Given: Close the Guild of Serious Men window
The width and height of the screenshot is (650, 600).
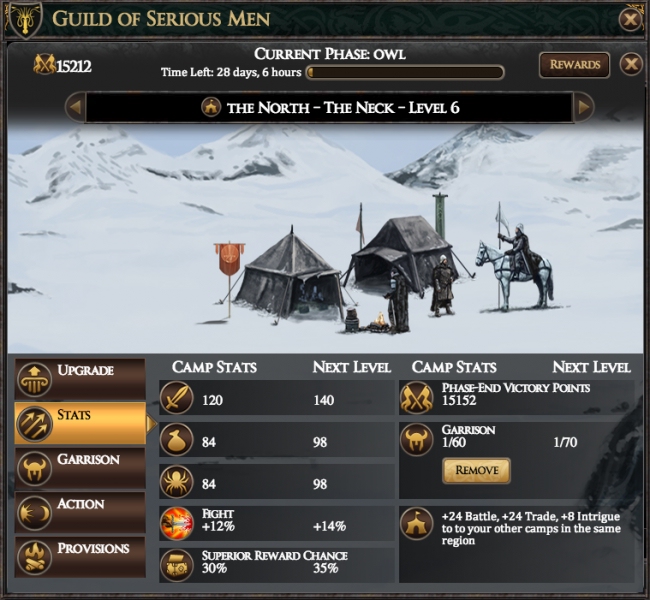Looking at the screenshot, I should tap(630, 18).
